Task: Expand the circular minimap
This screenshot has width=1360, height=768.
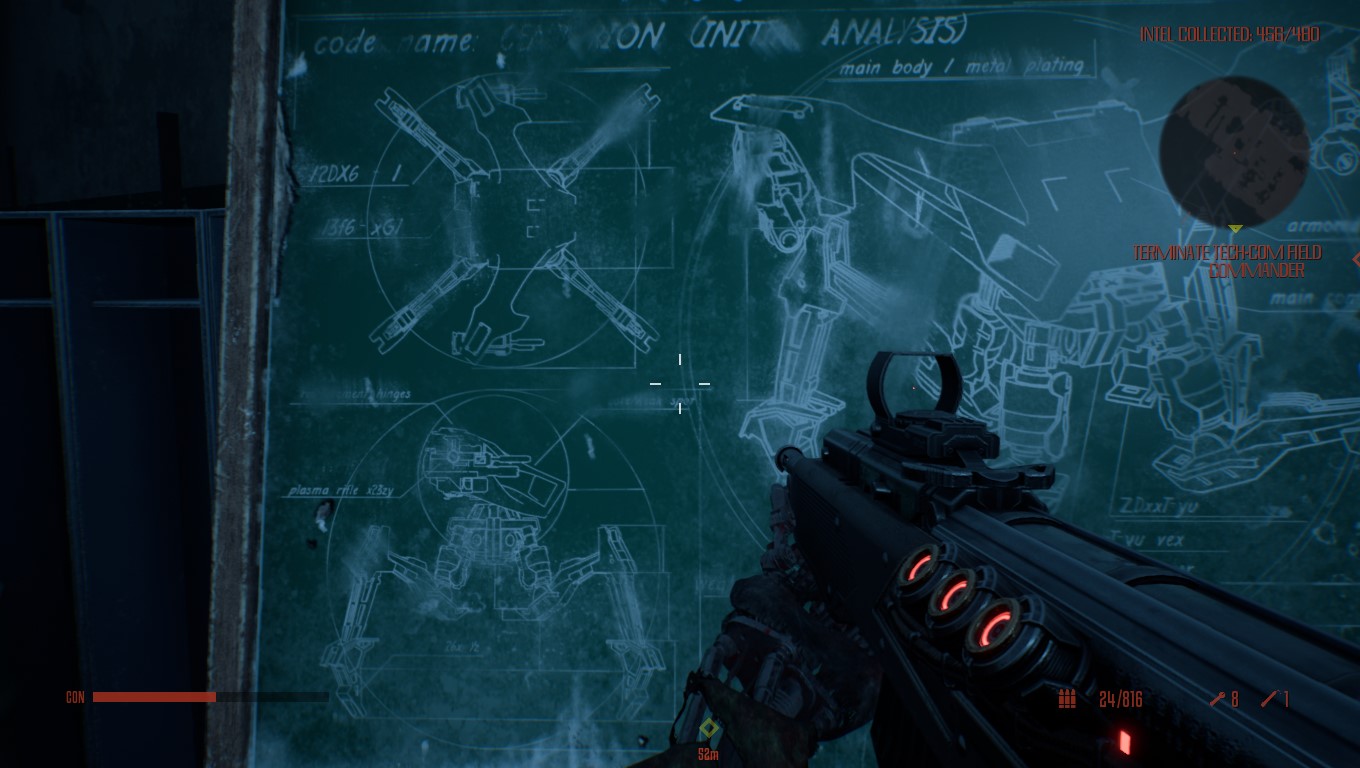Action: point(1235,153)
